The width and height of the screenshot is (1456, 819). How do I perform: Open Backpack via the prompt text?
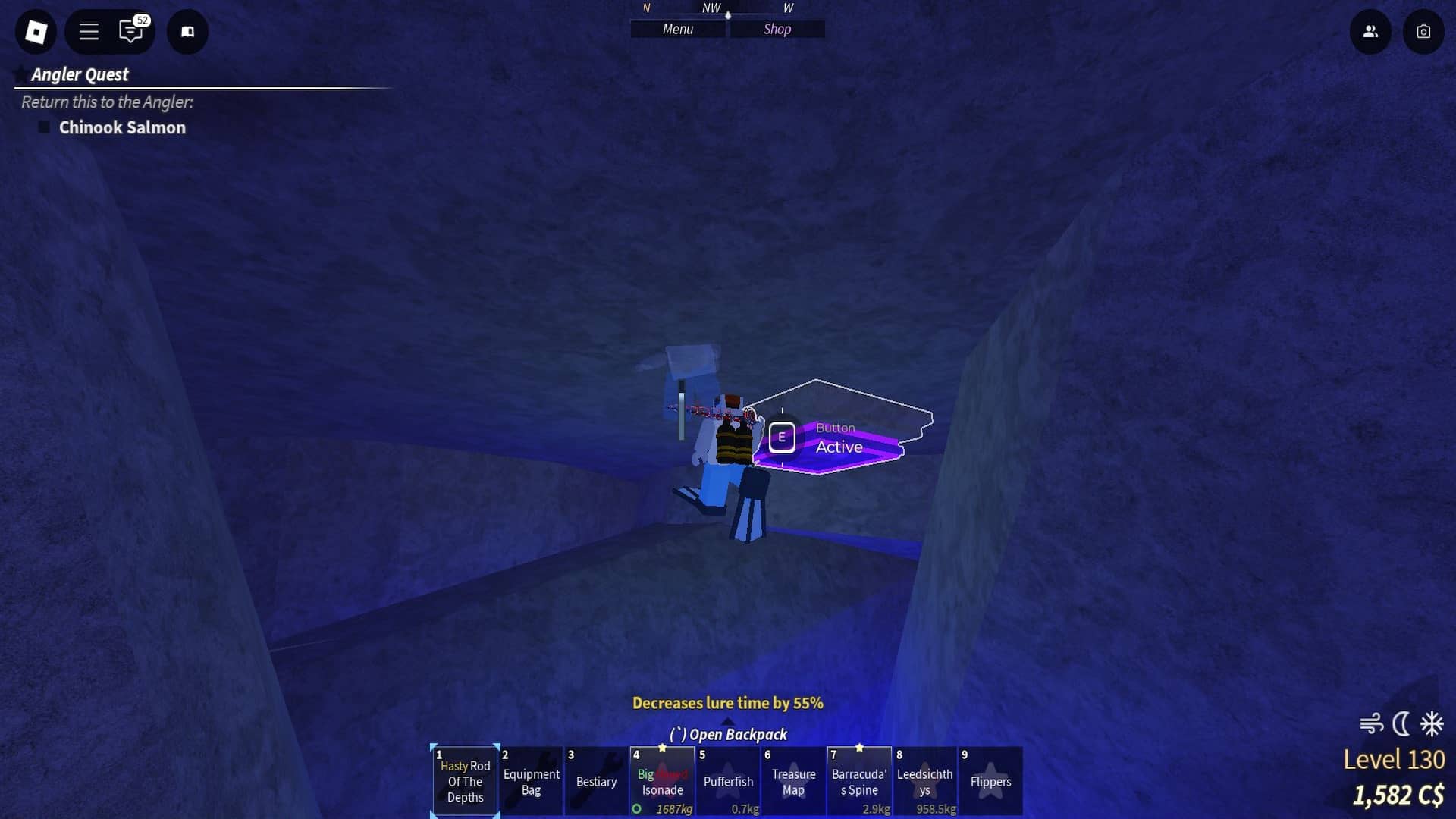[x=727, y=734]
